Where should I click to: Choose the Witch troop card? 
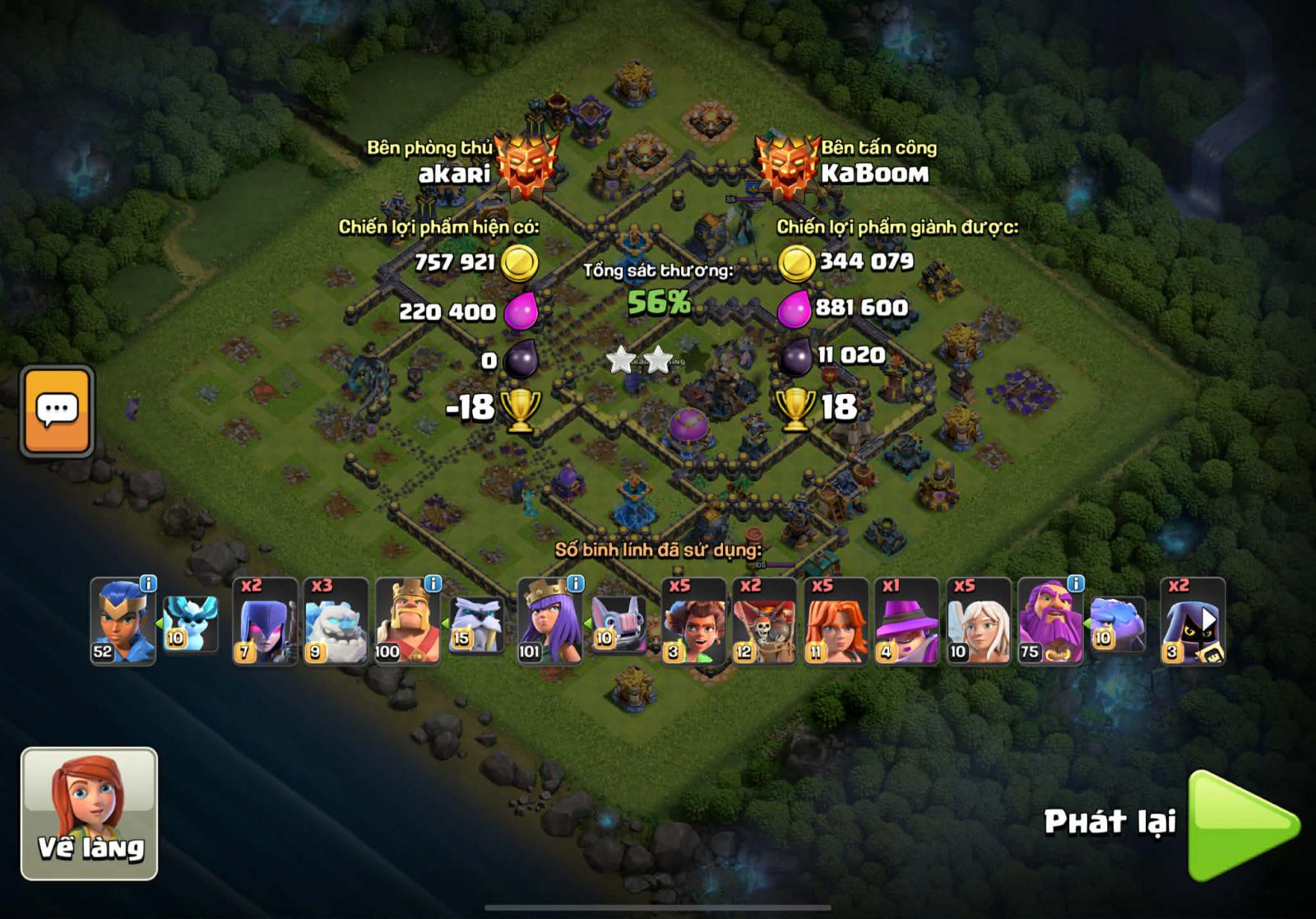tap(265, 621)
